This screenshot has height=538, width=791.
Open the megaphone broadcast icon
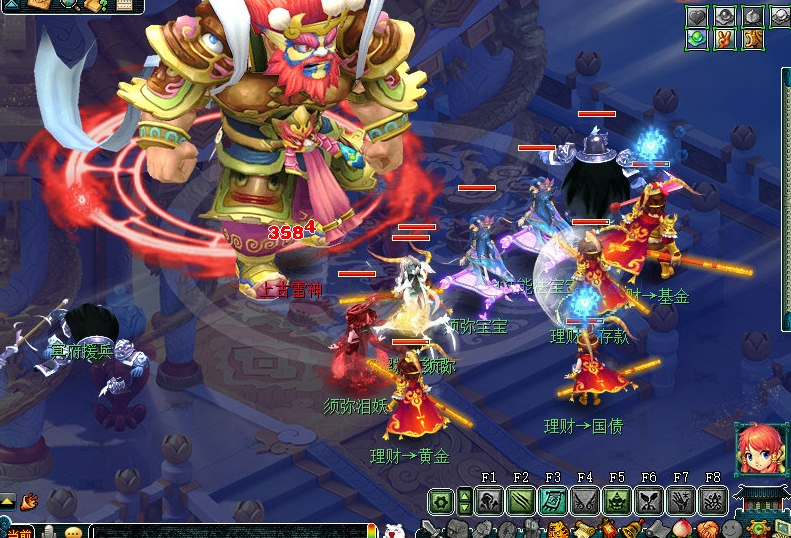click(28, 501)
